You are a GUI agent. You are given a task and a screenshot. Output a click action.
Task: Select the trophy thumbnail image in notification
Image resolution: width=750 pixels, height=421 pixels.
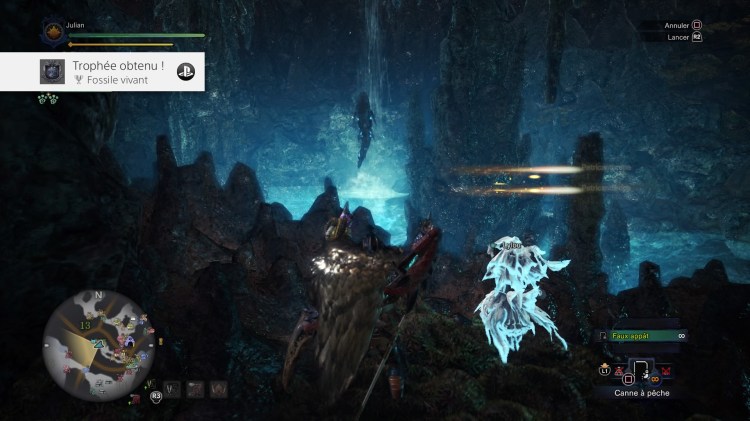click(53, 71)
